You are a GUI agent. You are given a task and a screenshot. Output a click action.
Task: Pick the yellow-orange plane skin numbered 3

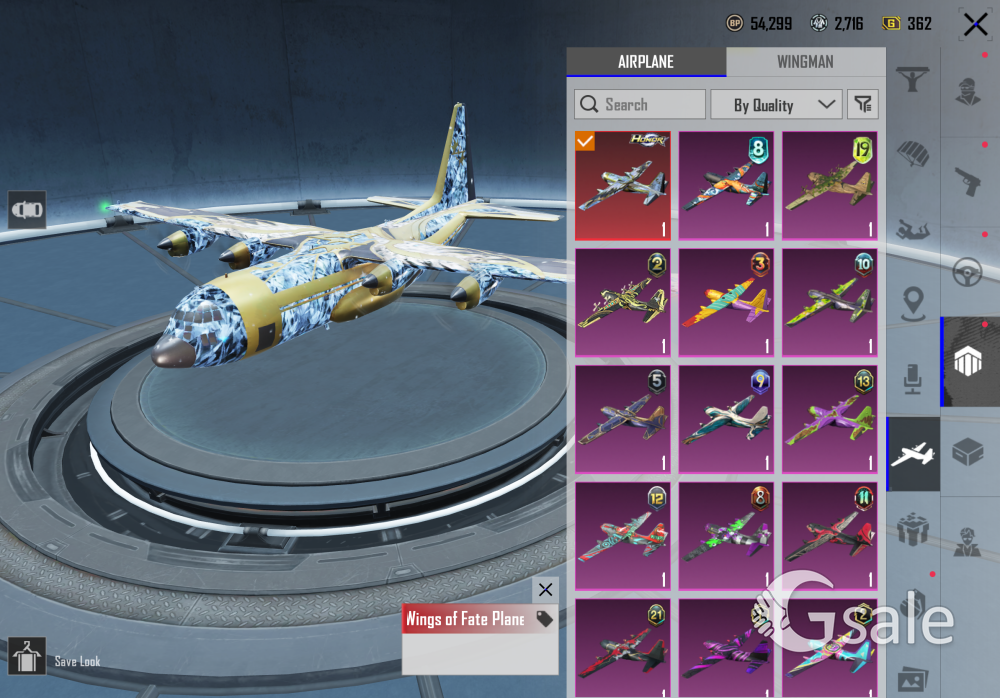(726, 302)
